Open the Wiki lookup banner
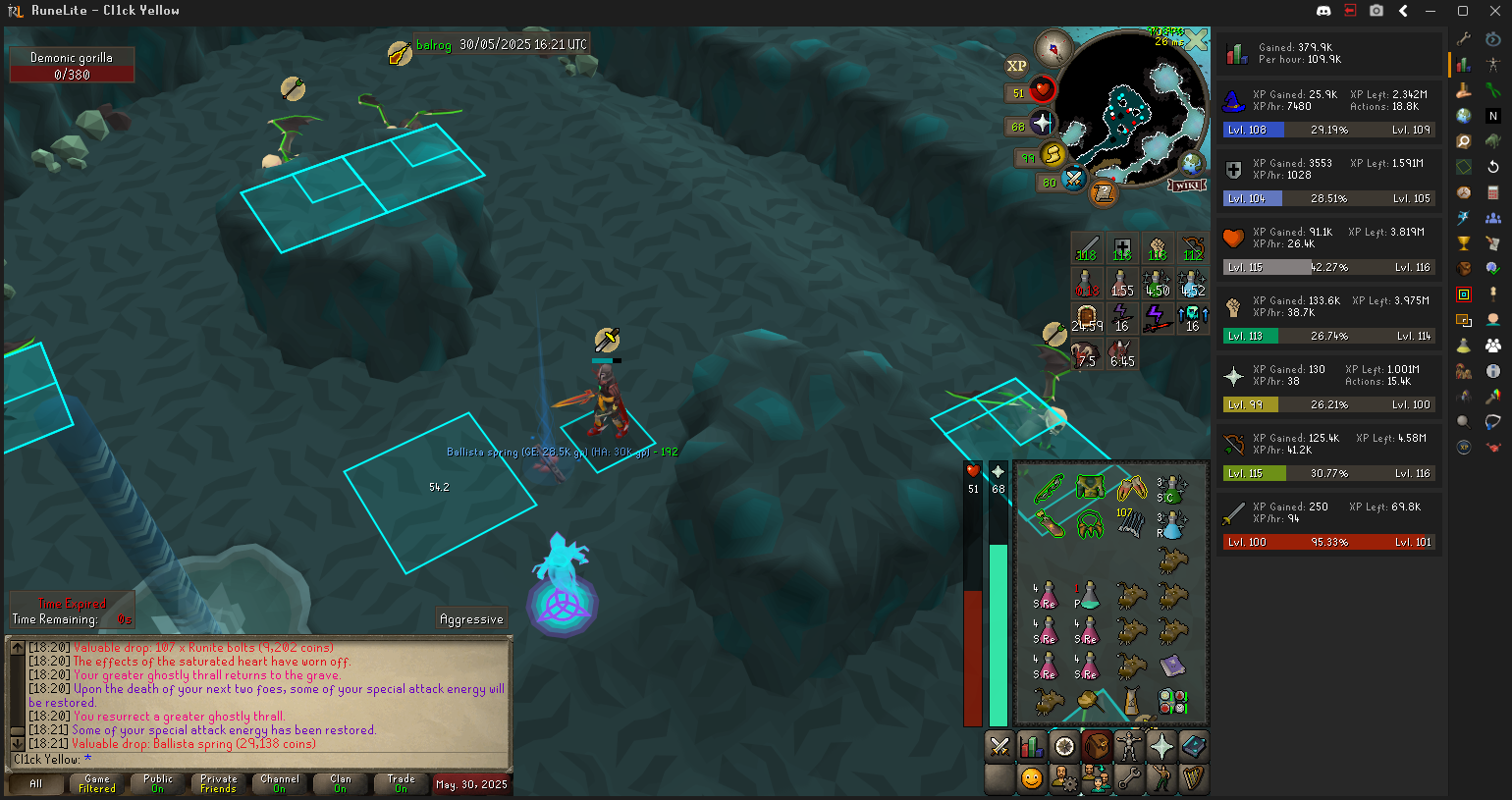Image resolution: width=1512 pixels, height=800 pixels. click(1187, 186)
